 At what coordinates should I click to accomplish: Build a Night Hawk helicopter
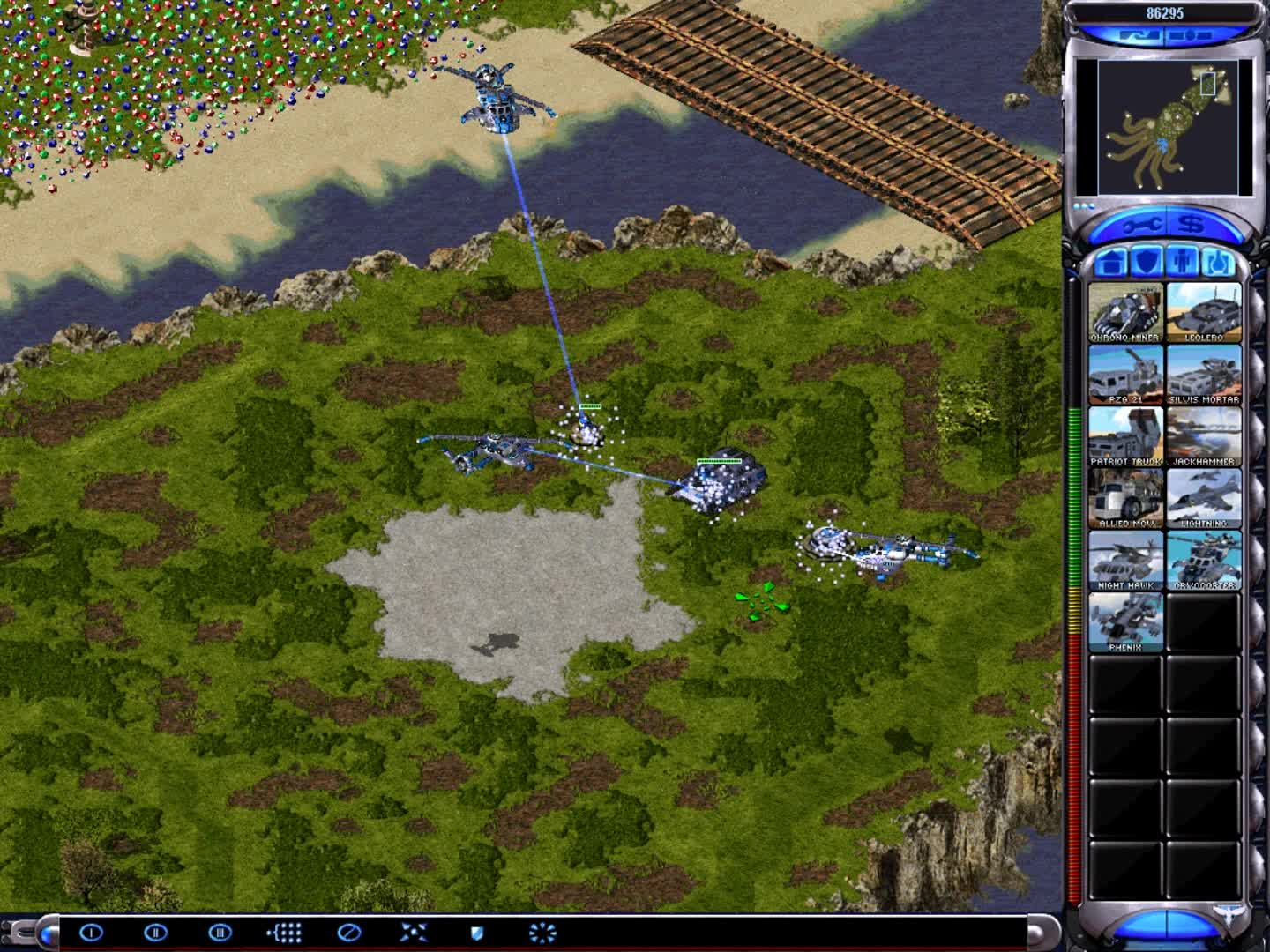[x=1125, y=560]
